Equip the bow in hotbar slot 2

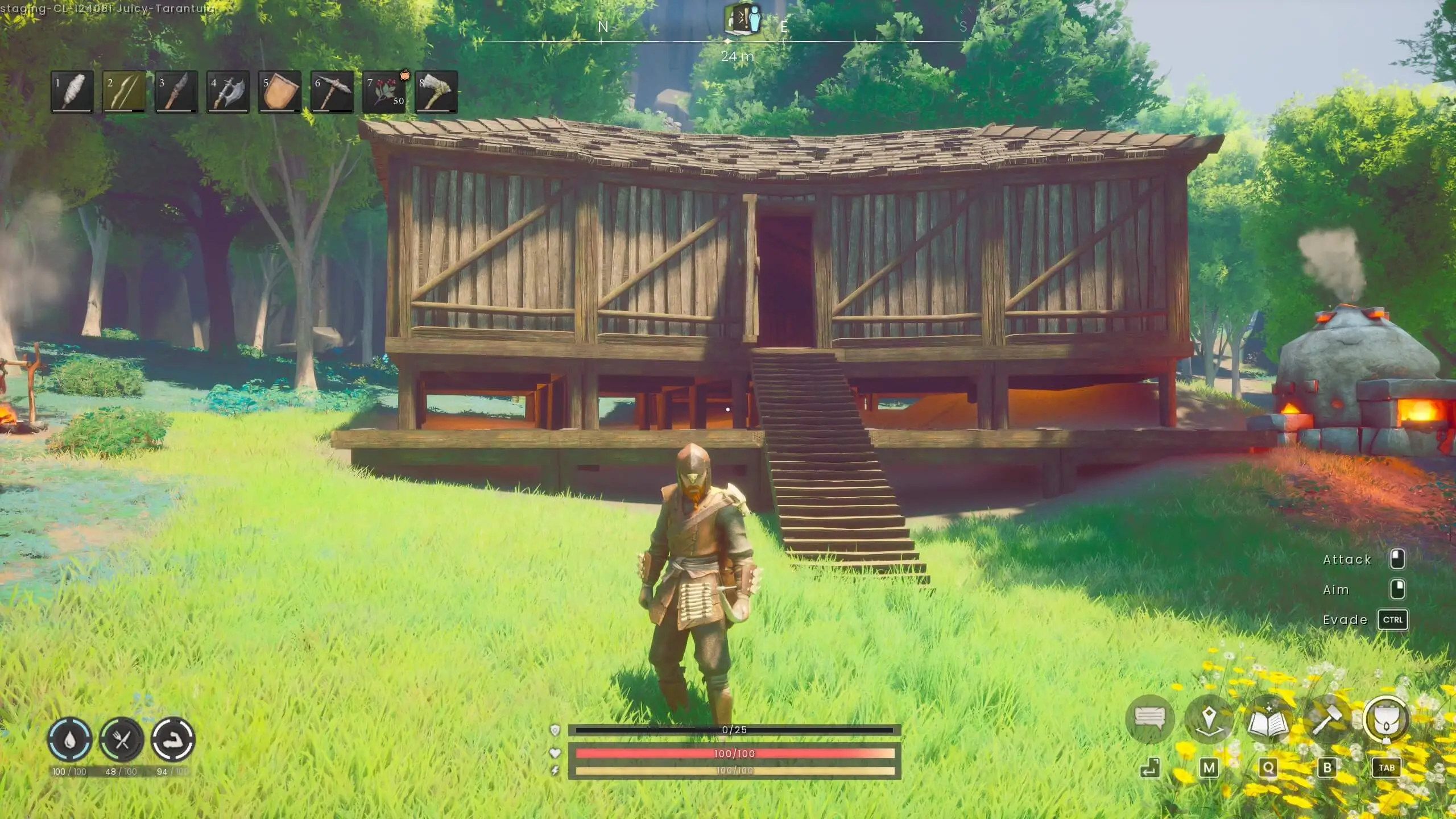tap(124, 92)
